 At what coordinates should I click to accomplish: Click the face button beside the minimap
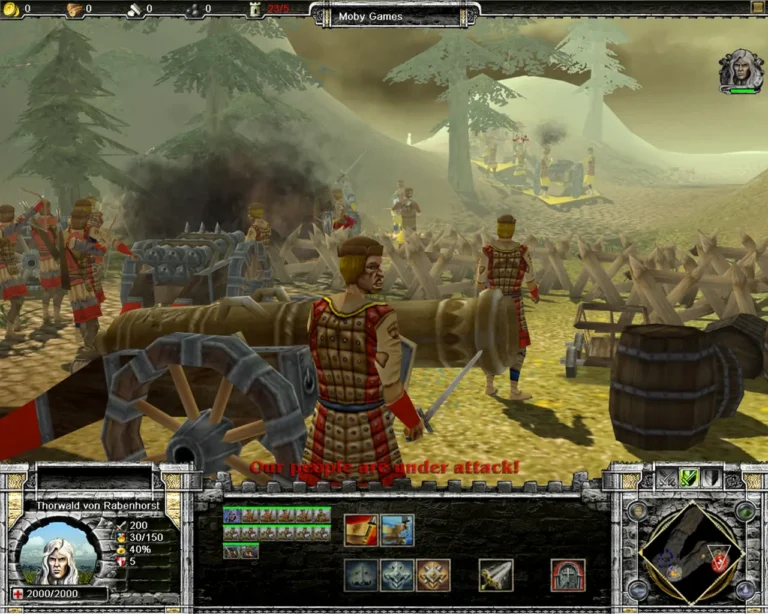pyautogui.click(x=637, y=510)
